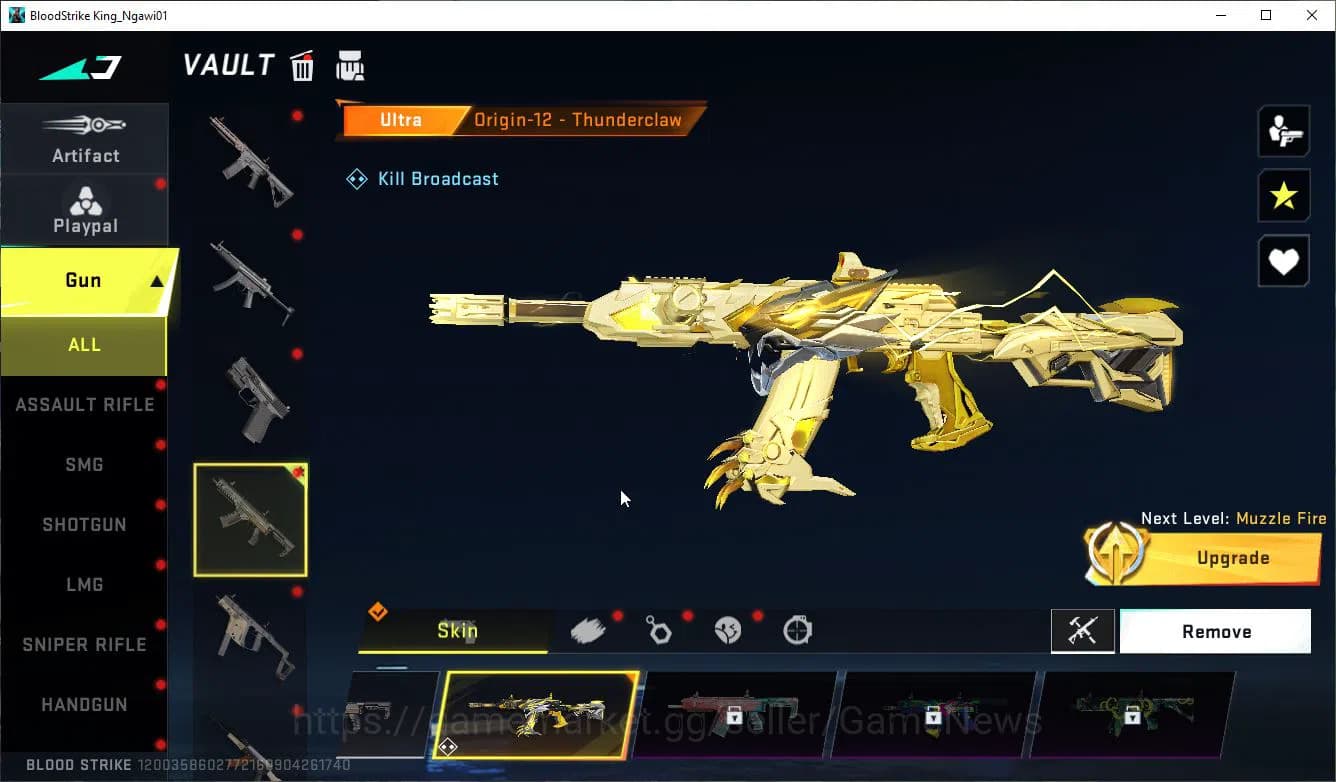Select the scope/crosshair attachment icon

pyautogui.click(x=797, y=629)
